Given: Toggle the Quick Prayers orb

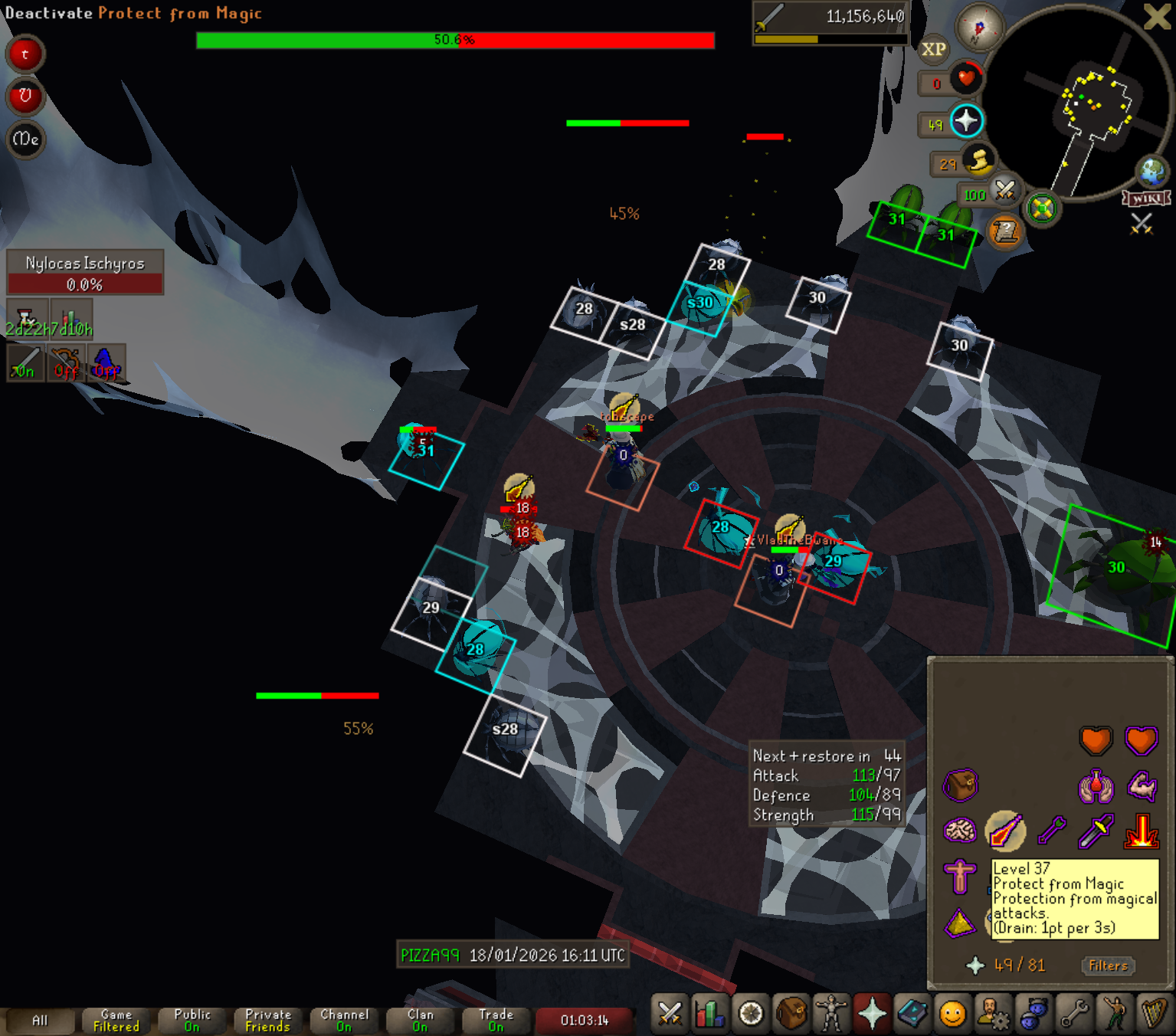Looking at the screenshot, I should (967, 121).
